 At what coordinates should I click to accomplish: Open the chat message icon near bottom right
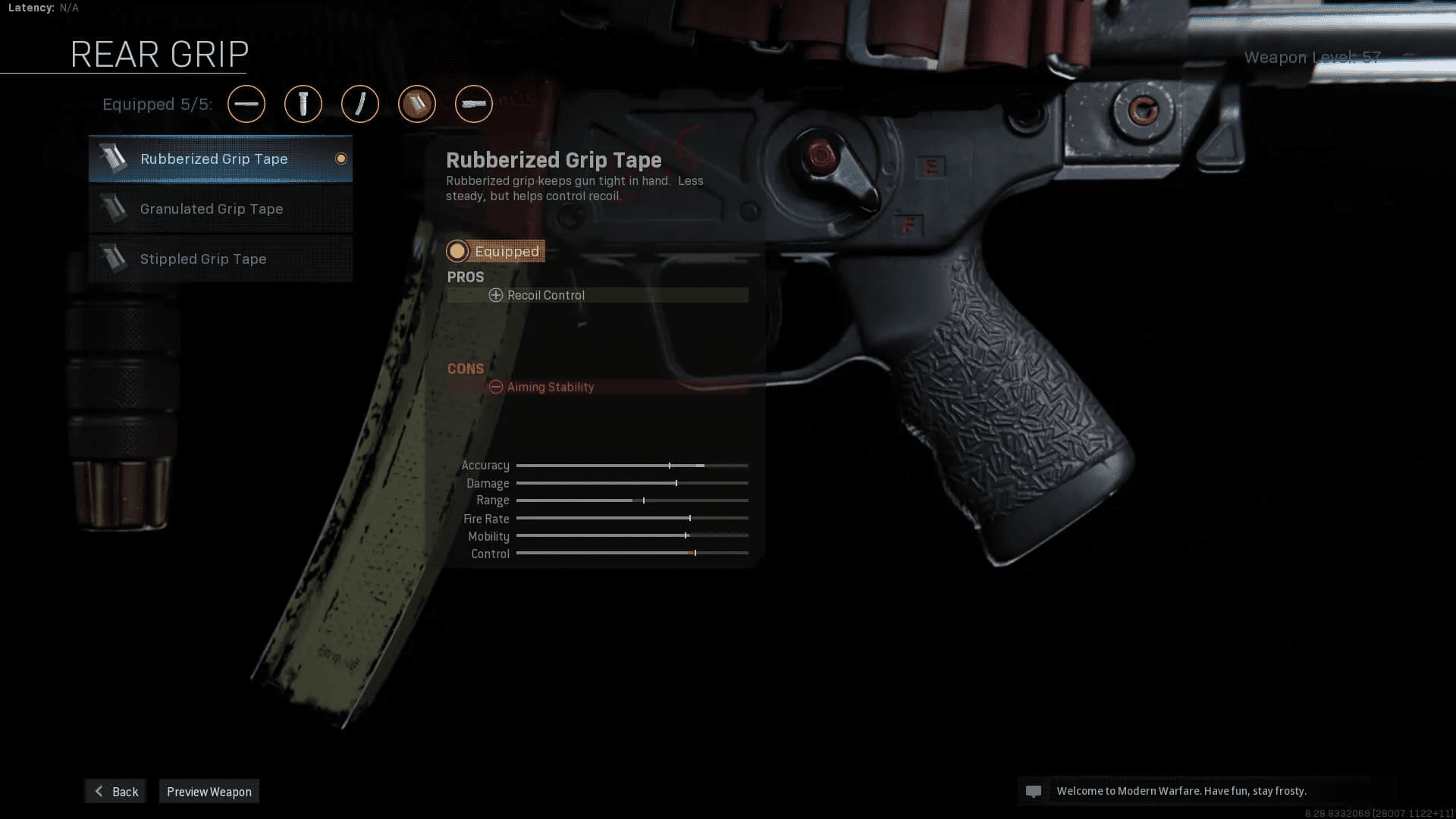[1035, 791]
